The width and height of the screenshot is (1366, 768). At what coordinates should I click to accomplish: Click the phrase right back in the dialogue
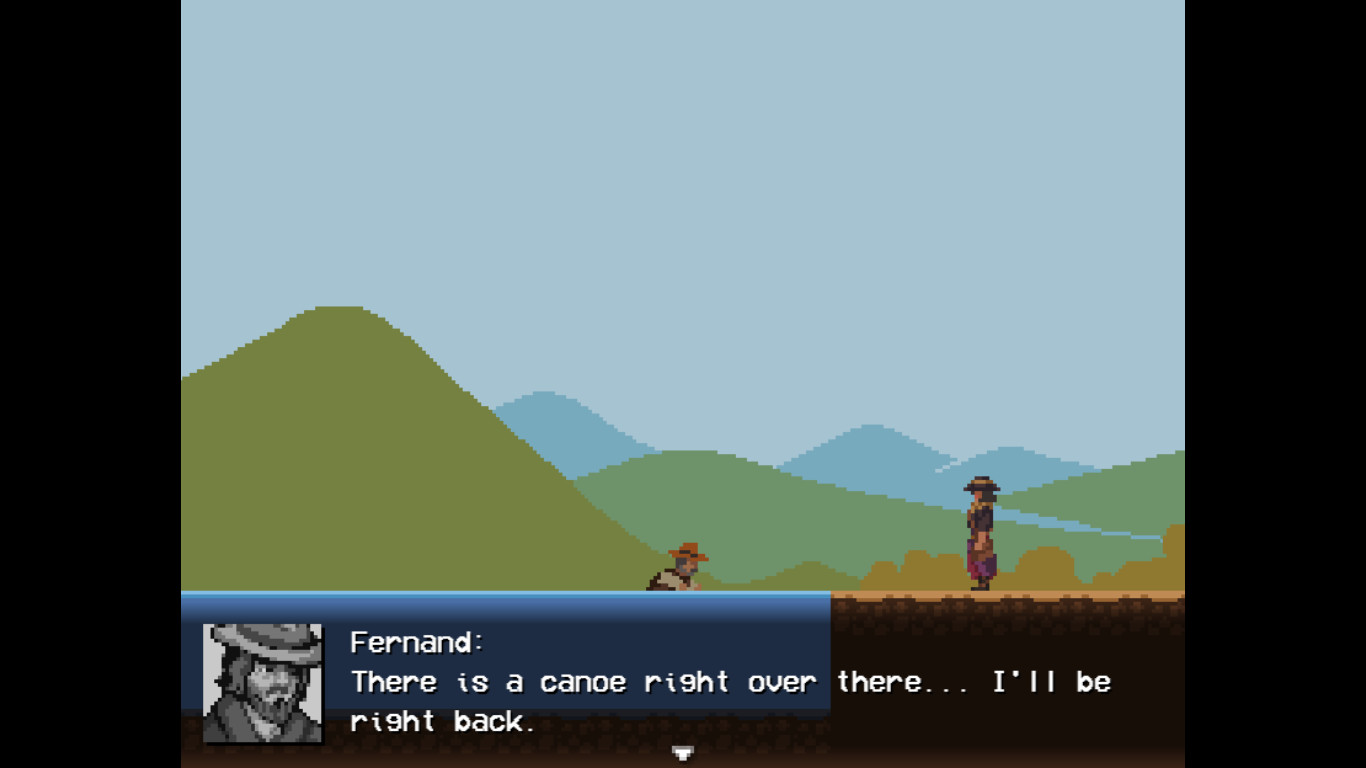(x=440, y=721)
